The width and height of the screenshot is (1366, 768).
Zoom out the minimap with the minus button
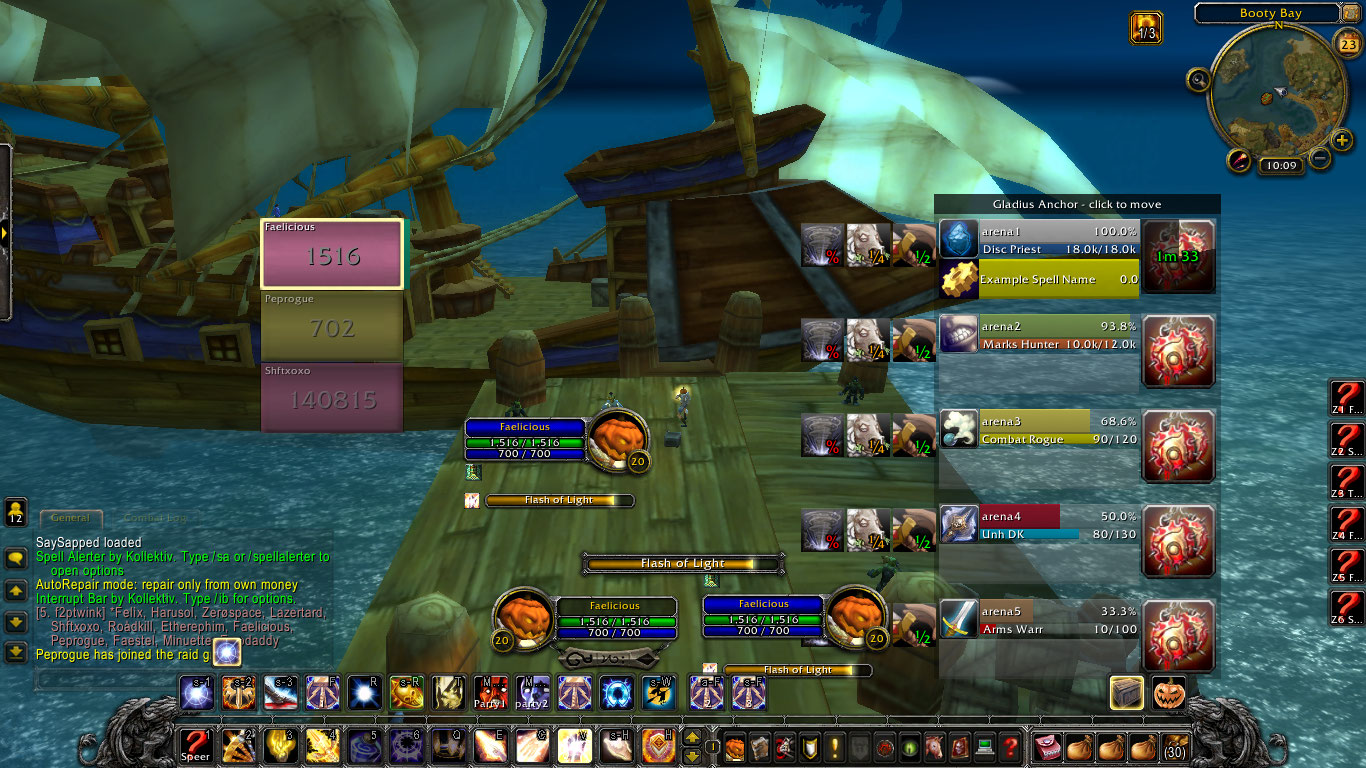tap(1320, 158)
